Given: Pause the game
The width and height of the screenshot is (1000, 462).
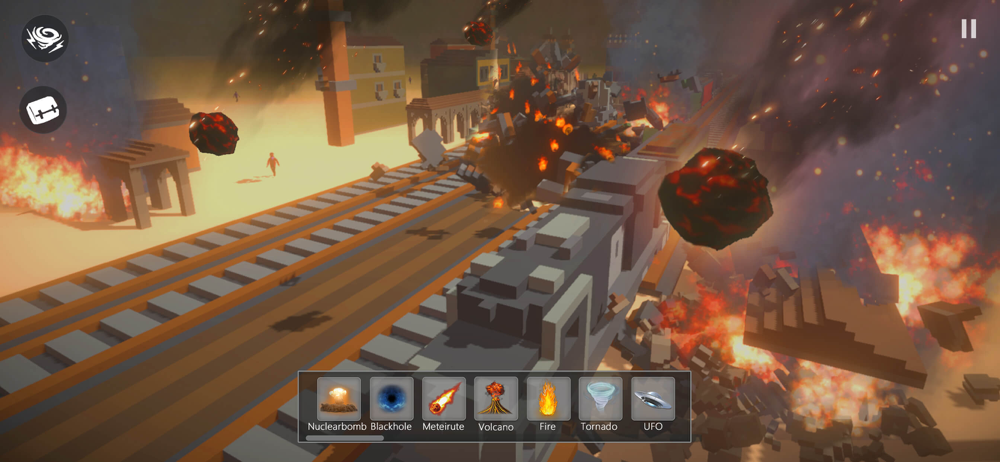Looking at the screenshot, I should pyautogui.click(x=968, y=29).
